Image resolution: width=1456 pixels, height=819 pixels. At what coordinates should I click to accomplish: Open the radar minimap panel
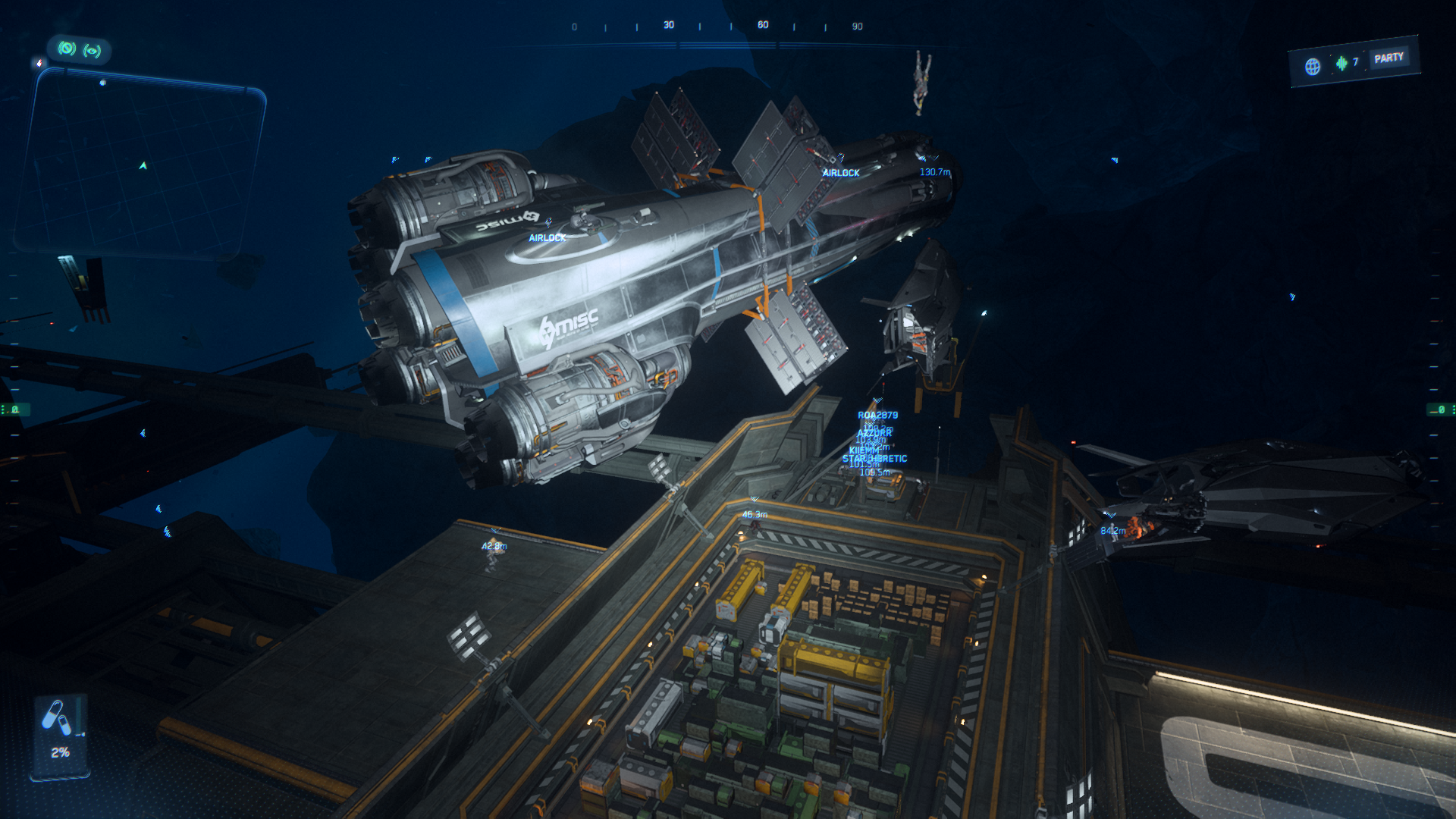coord(141,164)
